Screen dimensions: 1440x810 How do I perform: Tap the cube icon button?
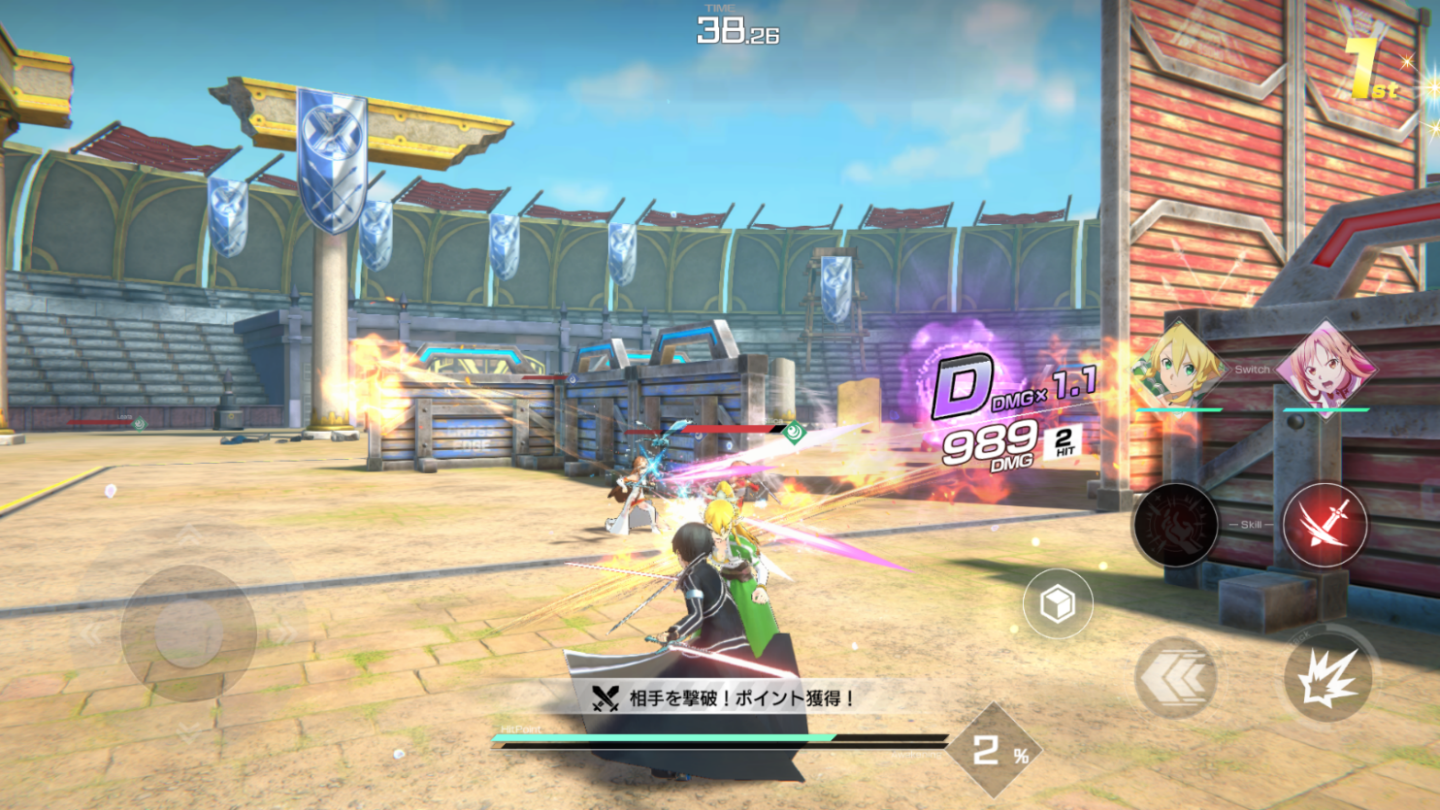(1057, 604)
